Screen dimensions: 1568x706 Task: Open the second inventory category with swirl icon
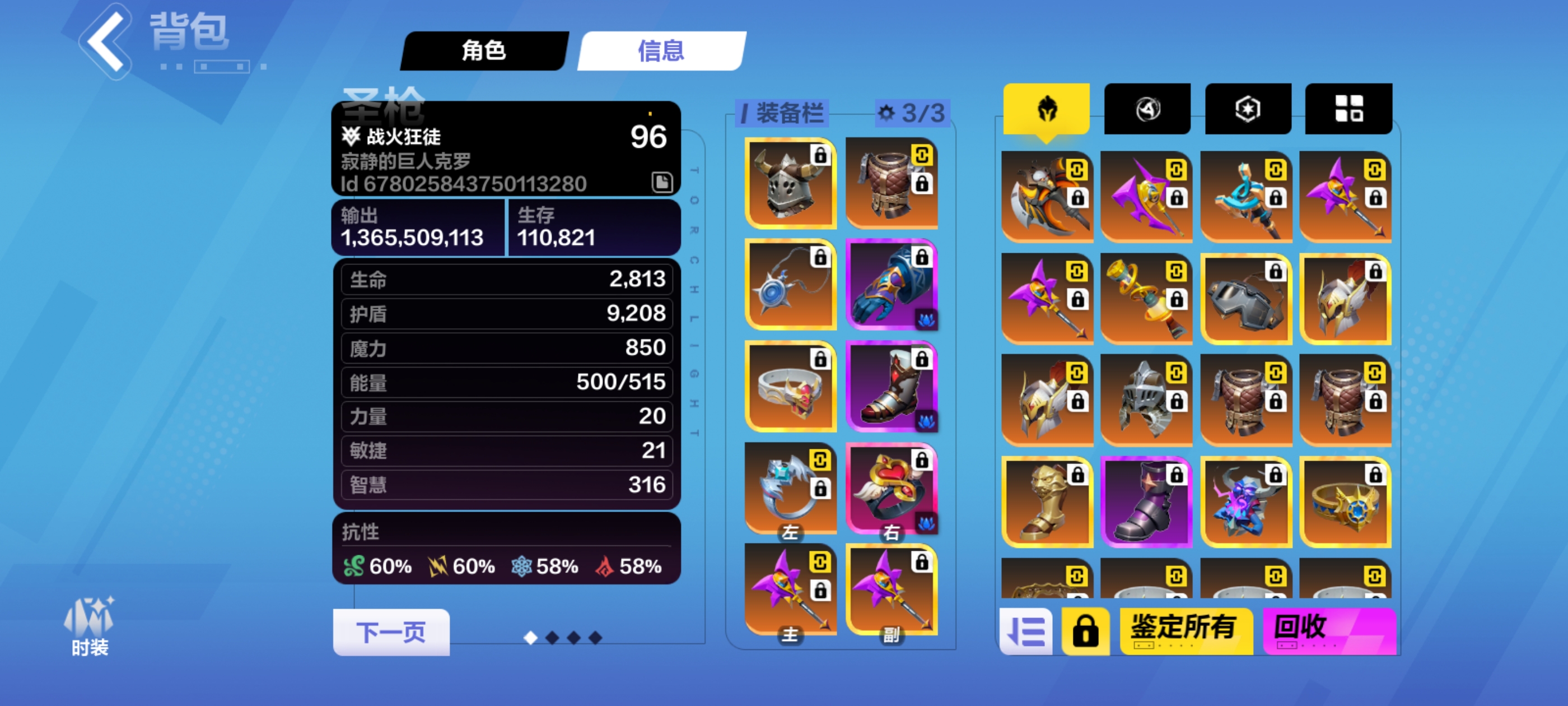1146,109
